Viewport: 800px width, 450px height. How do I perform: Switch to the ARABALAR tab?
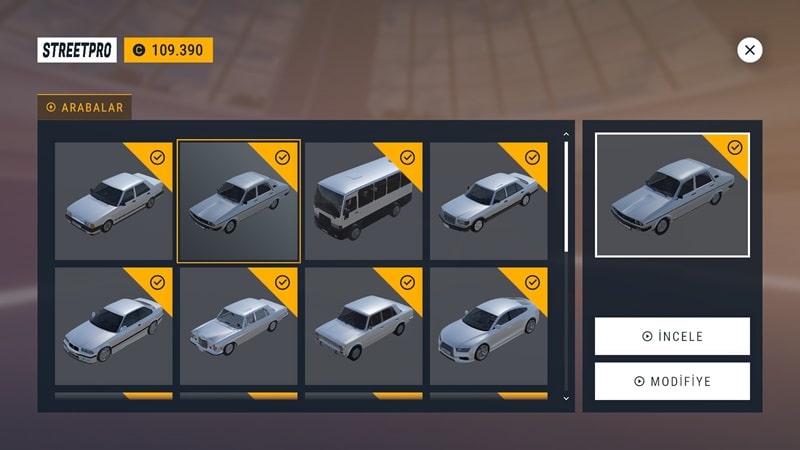[85, 107]
